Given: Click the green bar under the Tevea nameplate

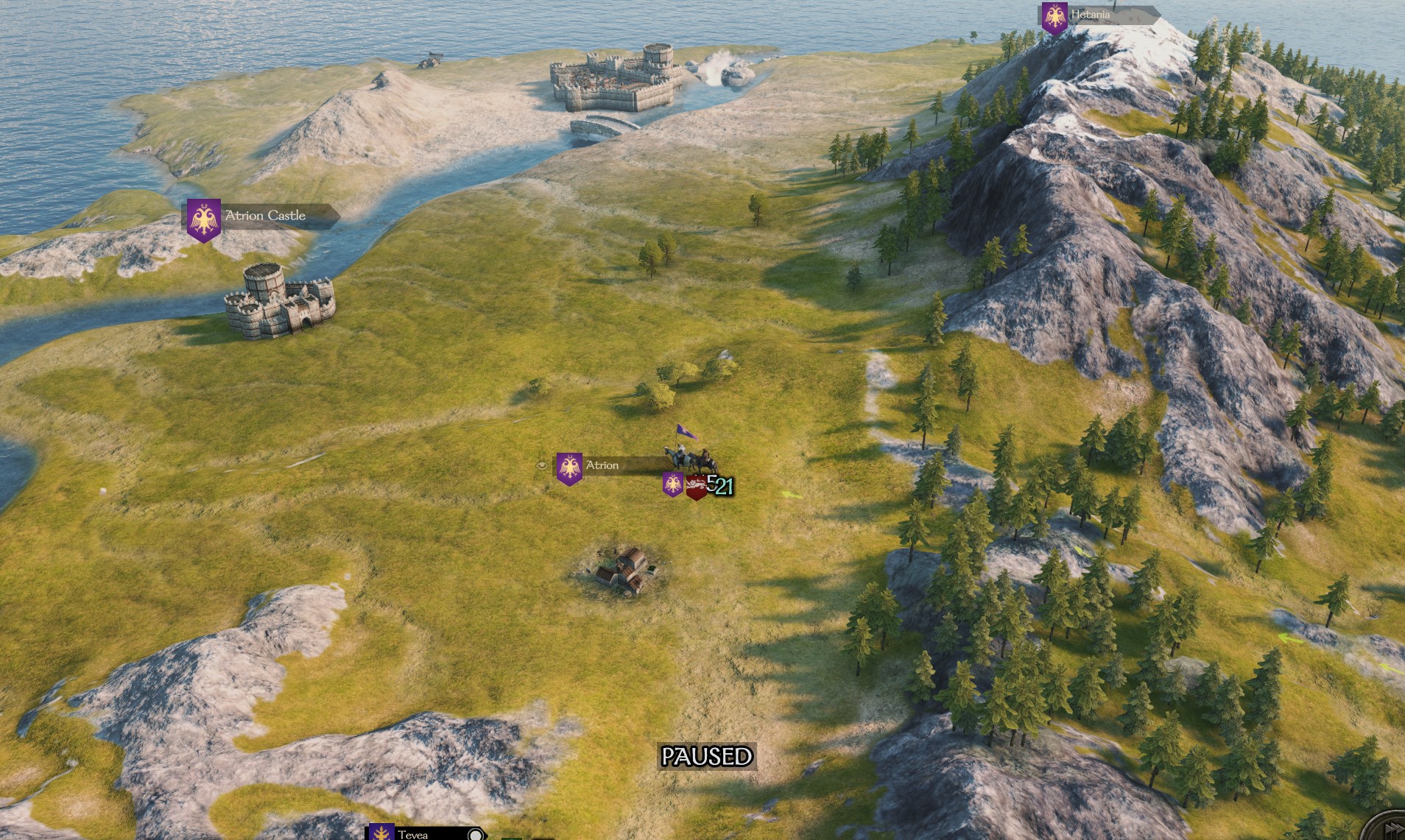Looking at the screenshot, I should point(512,838).
